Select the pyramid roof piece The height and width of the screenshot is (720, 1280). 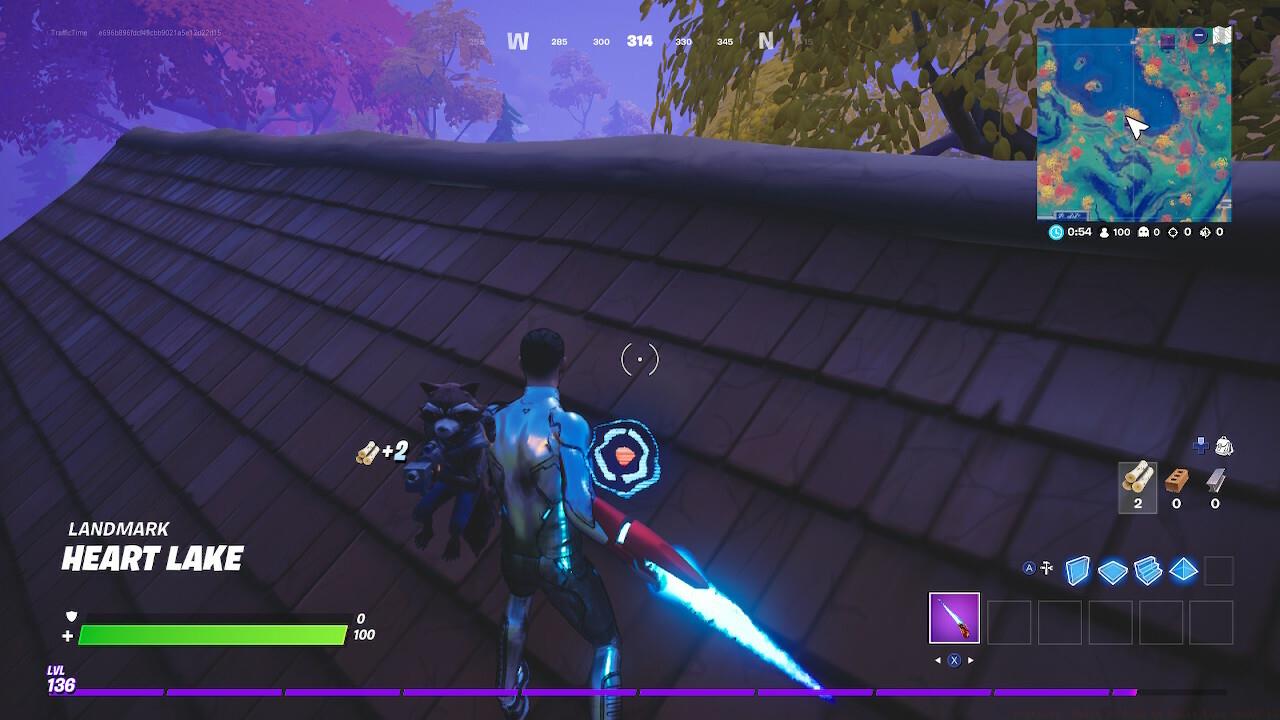pyautogui.click(x=1182, y=570)
